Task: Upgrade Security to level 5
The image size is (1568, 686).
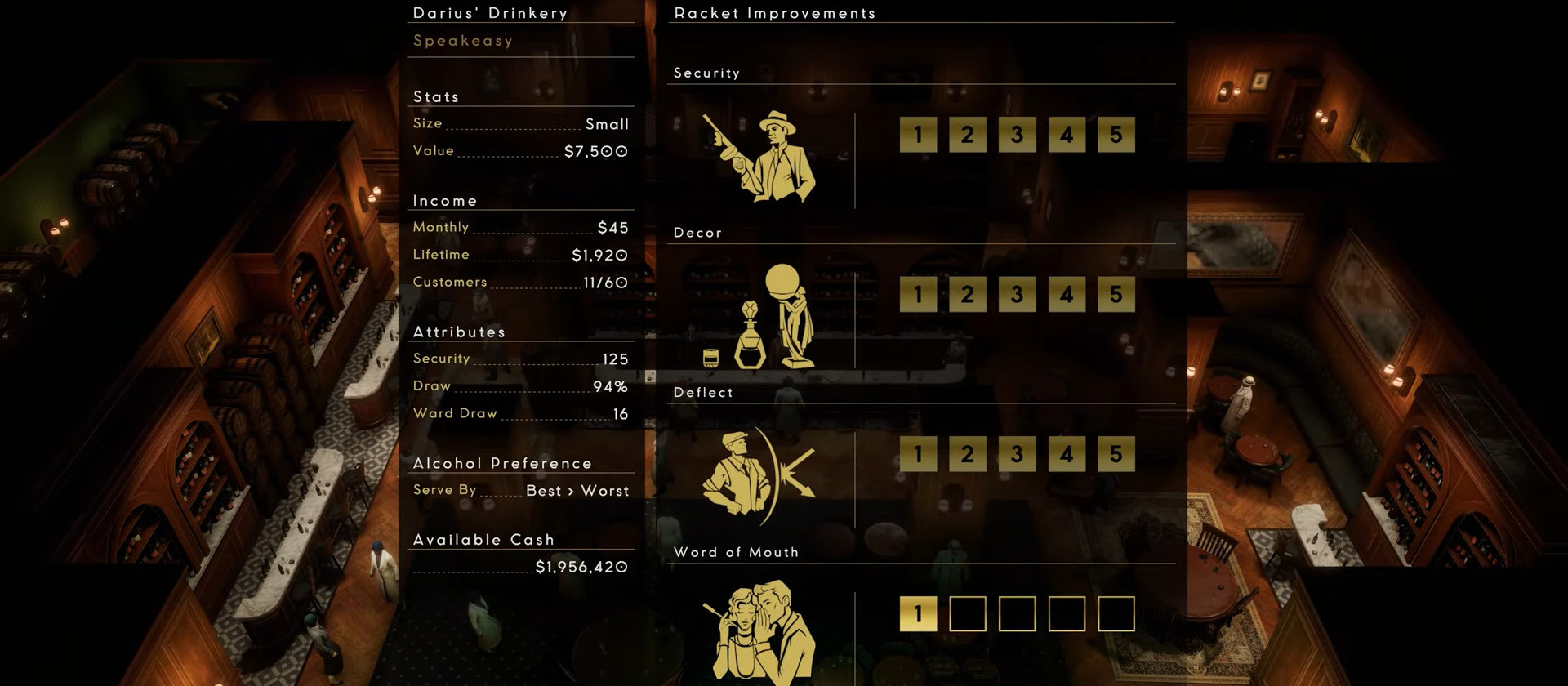Action: pyautogui.click(x=1116, y=135)
